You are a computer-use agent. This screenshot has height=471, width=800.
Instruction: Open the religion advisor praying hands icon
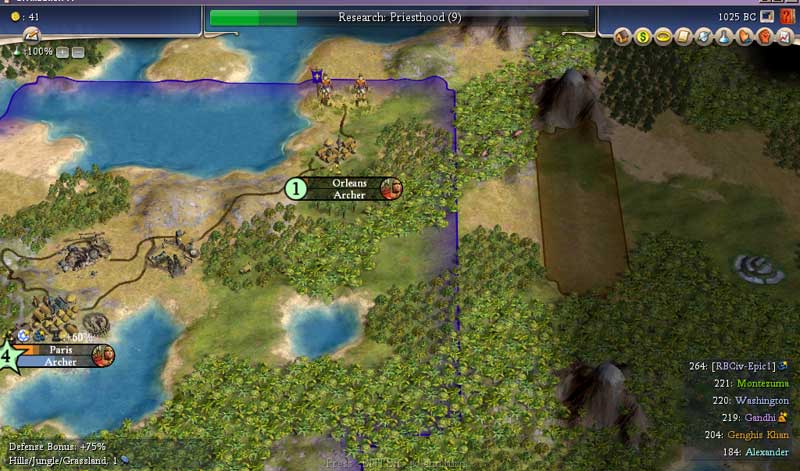(x=743, y=37)
